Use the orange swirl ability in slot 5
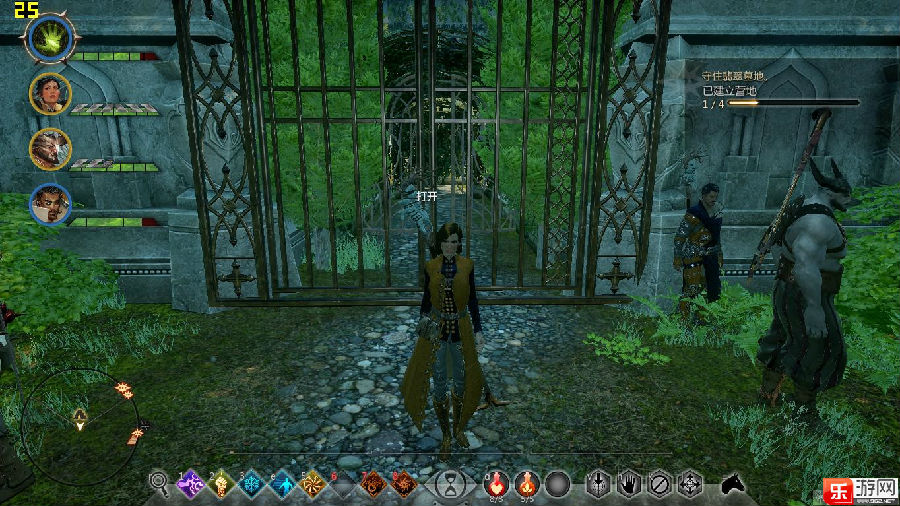Viewport: 900px width, 506px height. tap(314, 485)
